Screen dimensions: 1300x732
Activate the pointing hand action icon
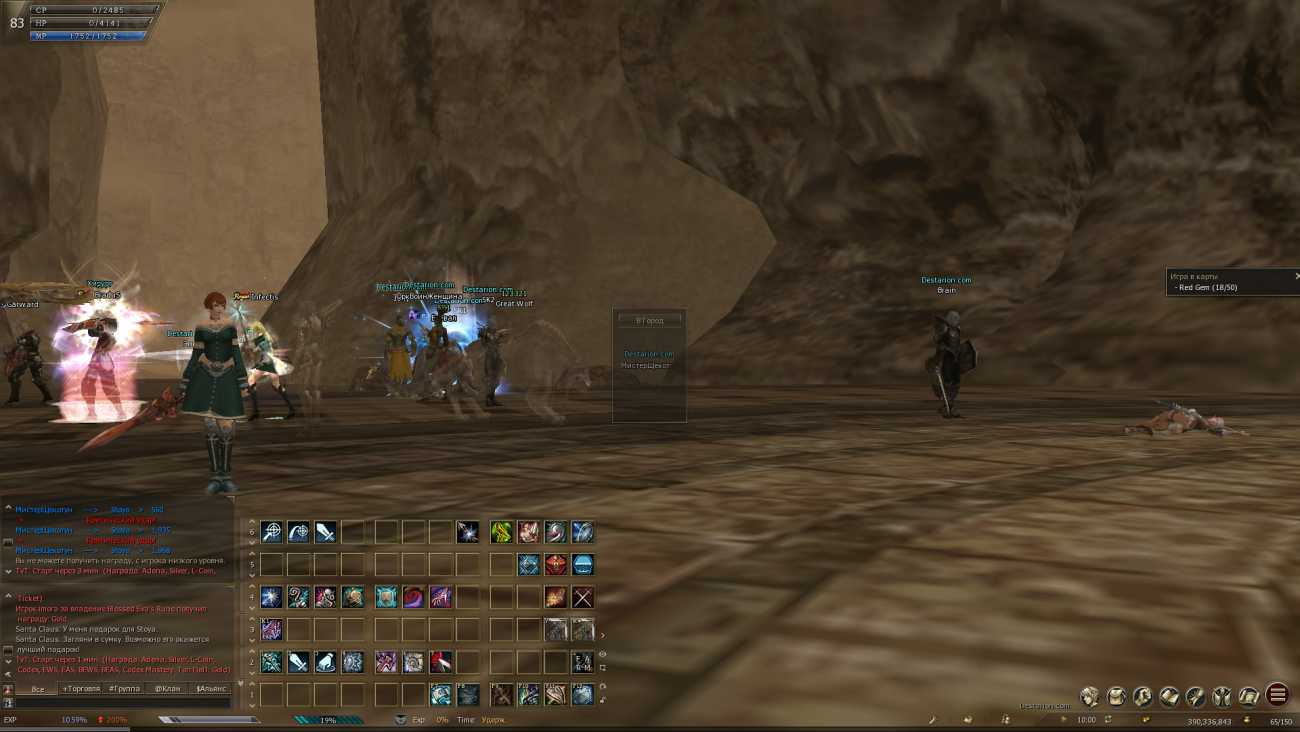click(x=325, y=662)
